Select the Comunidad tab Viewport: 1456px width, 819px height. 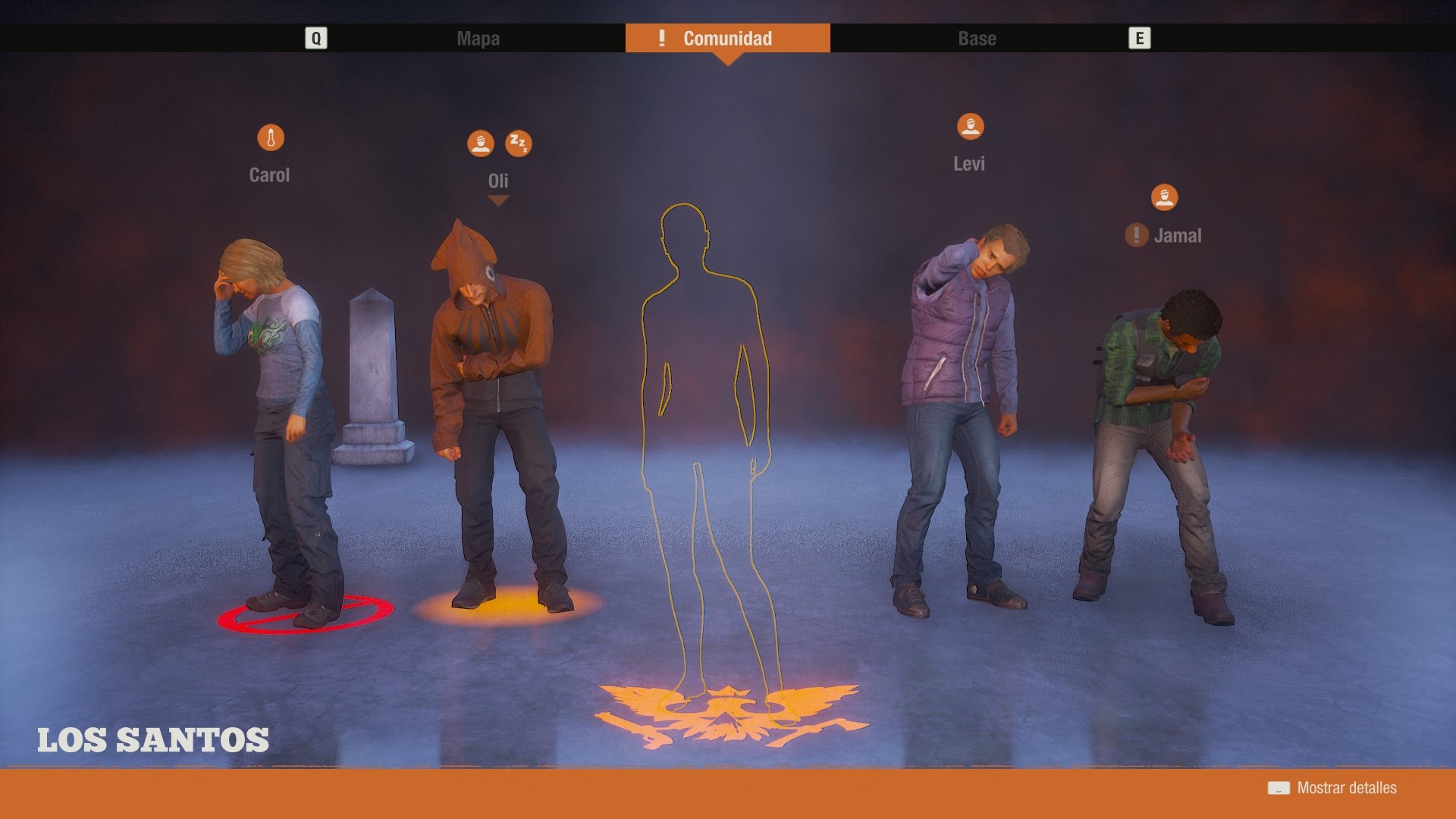pyautogui.click(x=726, y=38)
